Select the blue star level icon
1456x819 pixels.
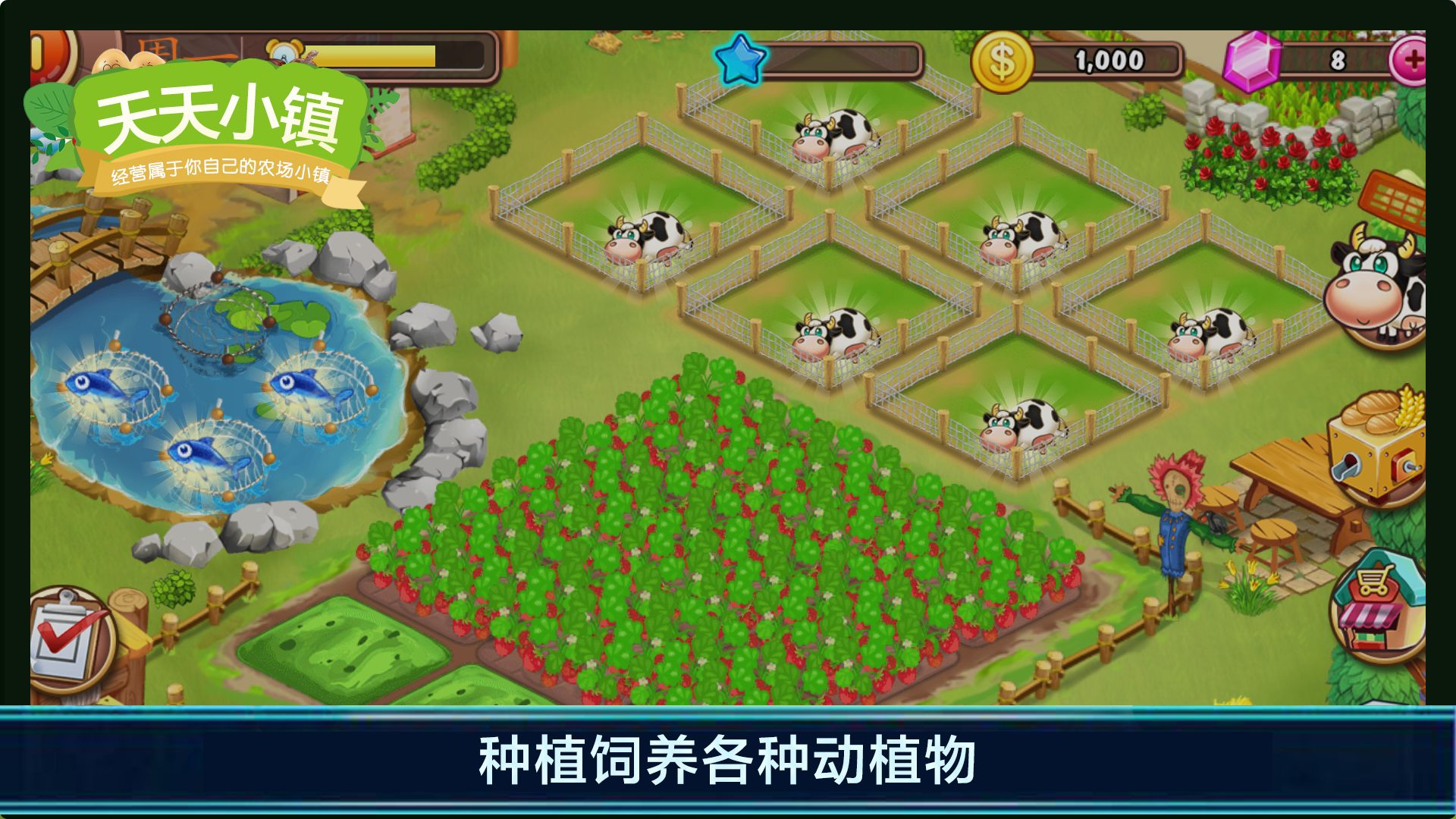click(x=739, y=58)
